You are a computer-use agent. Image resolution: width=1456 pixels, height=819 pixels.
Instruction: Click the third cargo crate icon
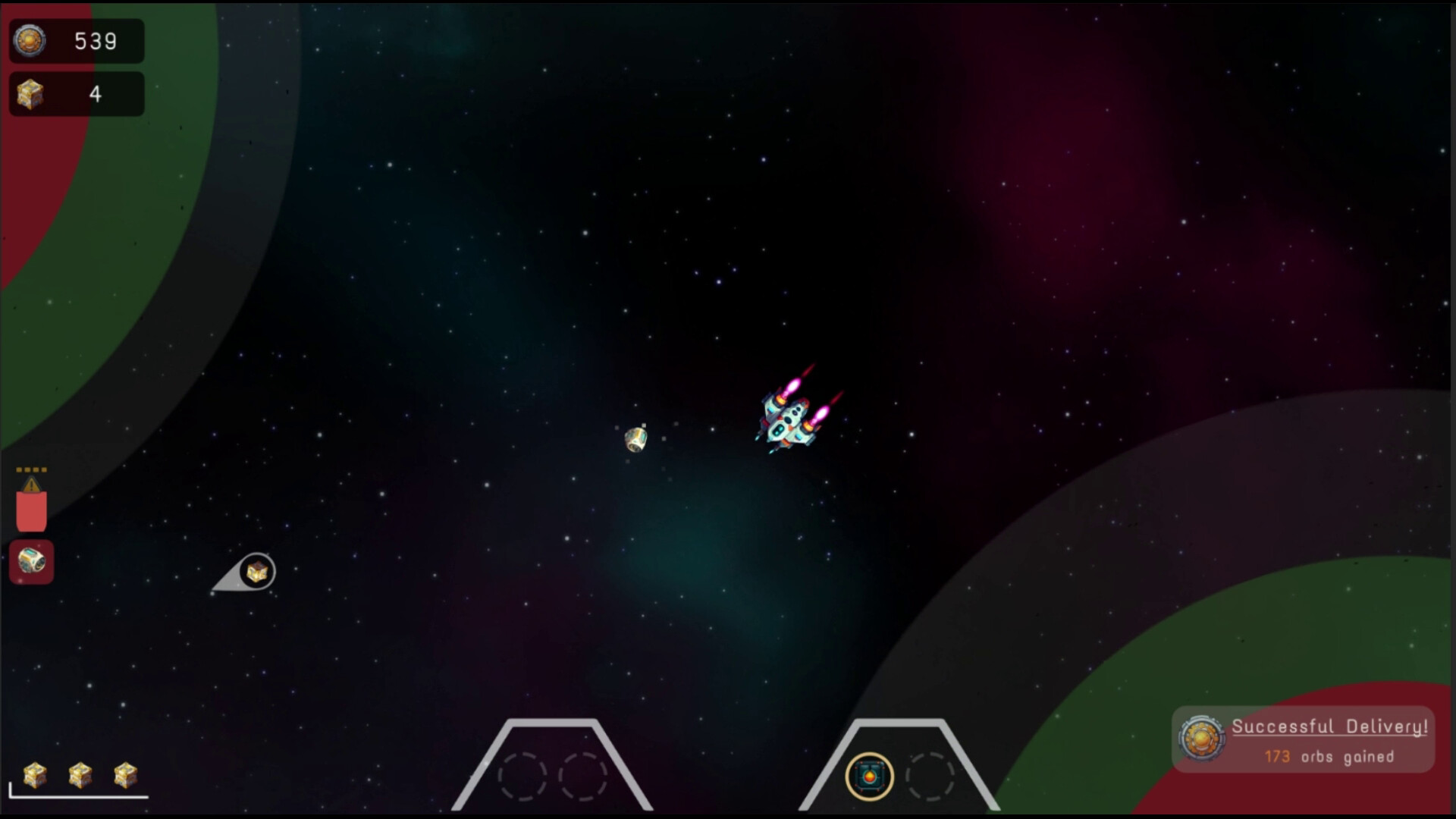click(x=124, y=775)
